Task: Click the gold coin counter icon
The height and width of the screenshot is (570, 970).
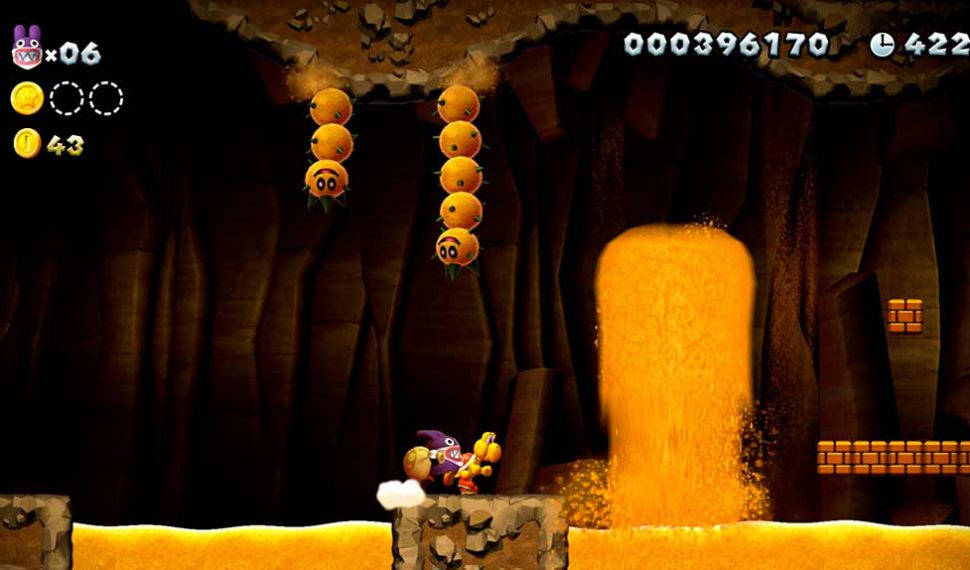Action: point(27,144)
